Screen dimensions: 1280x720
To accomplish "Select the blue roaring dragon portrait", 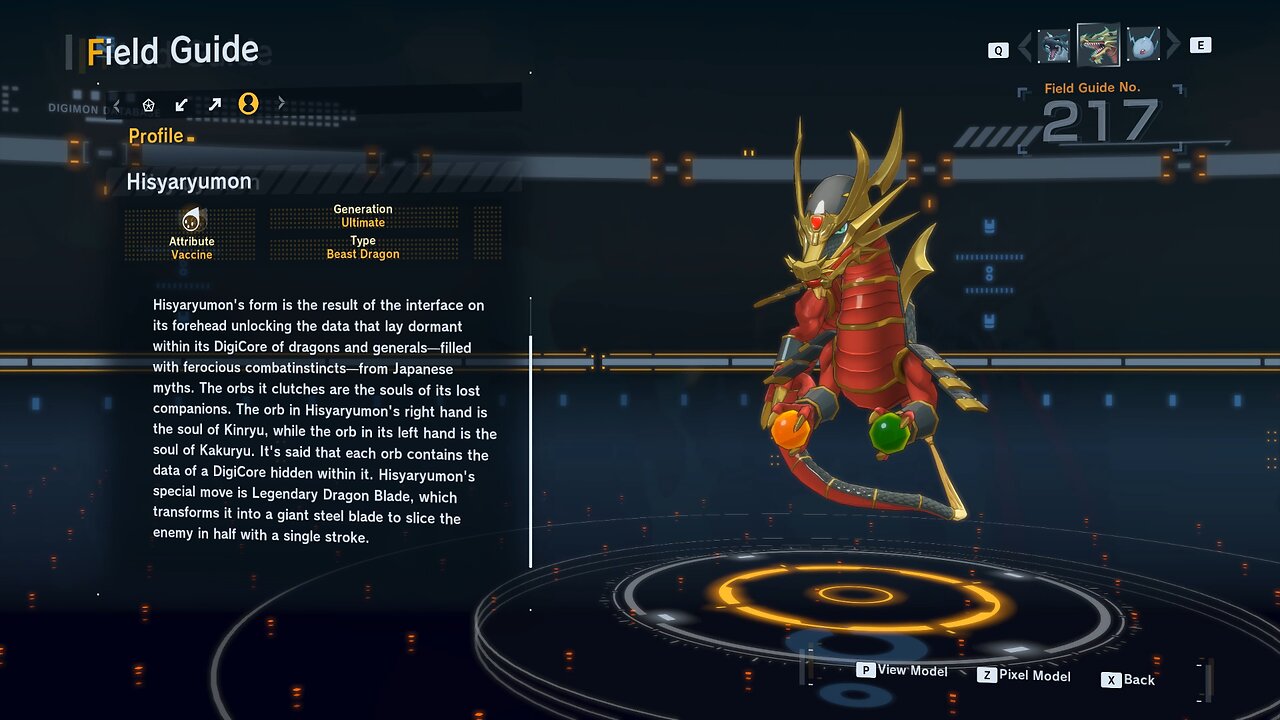I will 1054,46.
